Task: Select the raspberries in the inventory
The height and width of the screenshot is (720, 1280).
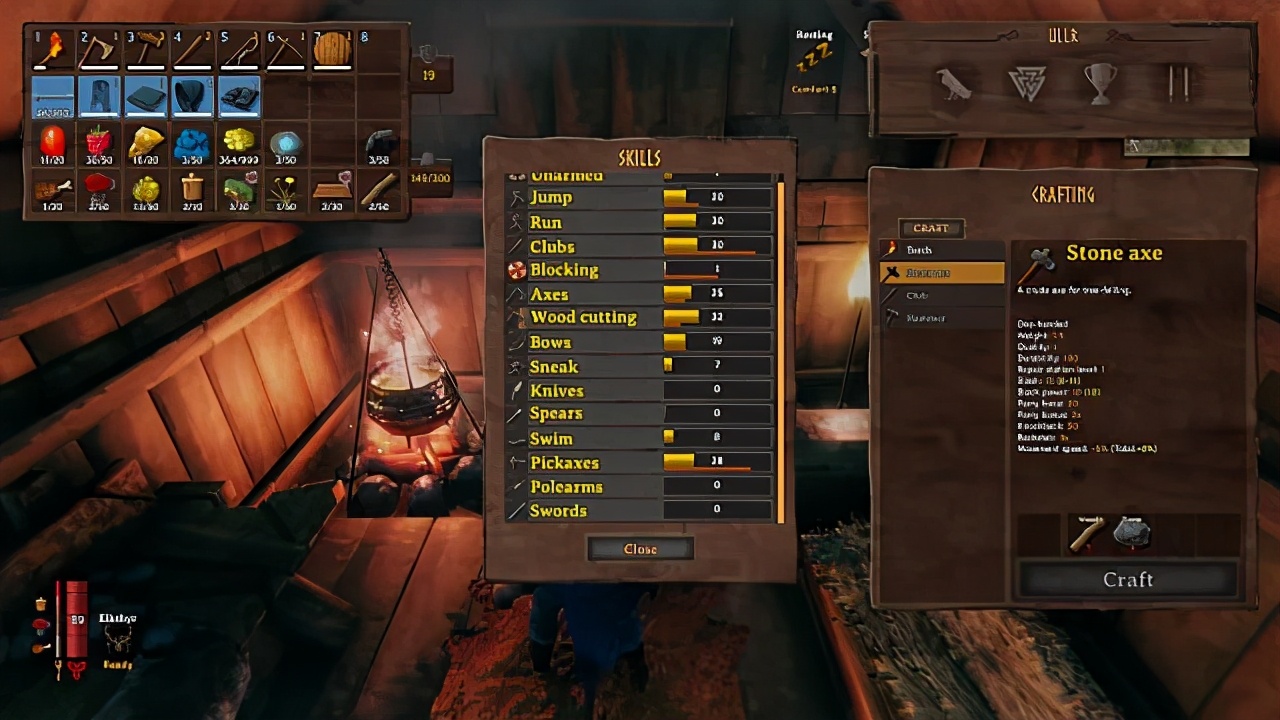Action: (x=99, y=145)
